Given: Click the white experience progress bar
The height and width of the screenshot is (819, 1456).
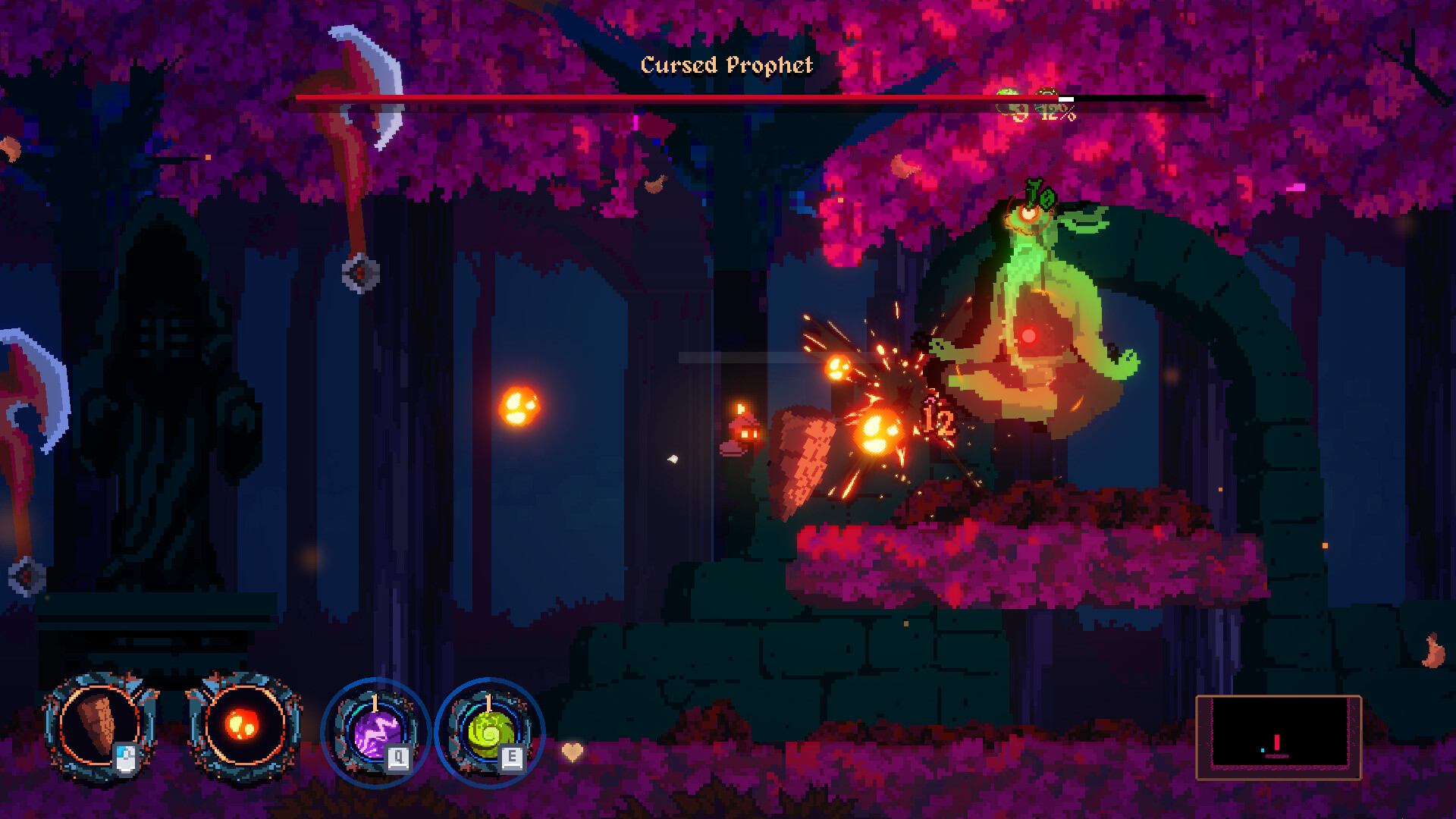Looking at the screenshot, I should [x=1065, y=99].
